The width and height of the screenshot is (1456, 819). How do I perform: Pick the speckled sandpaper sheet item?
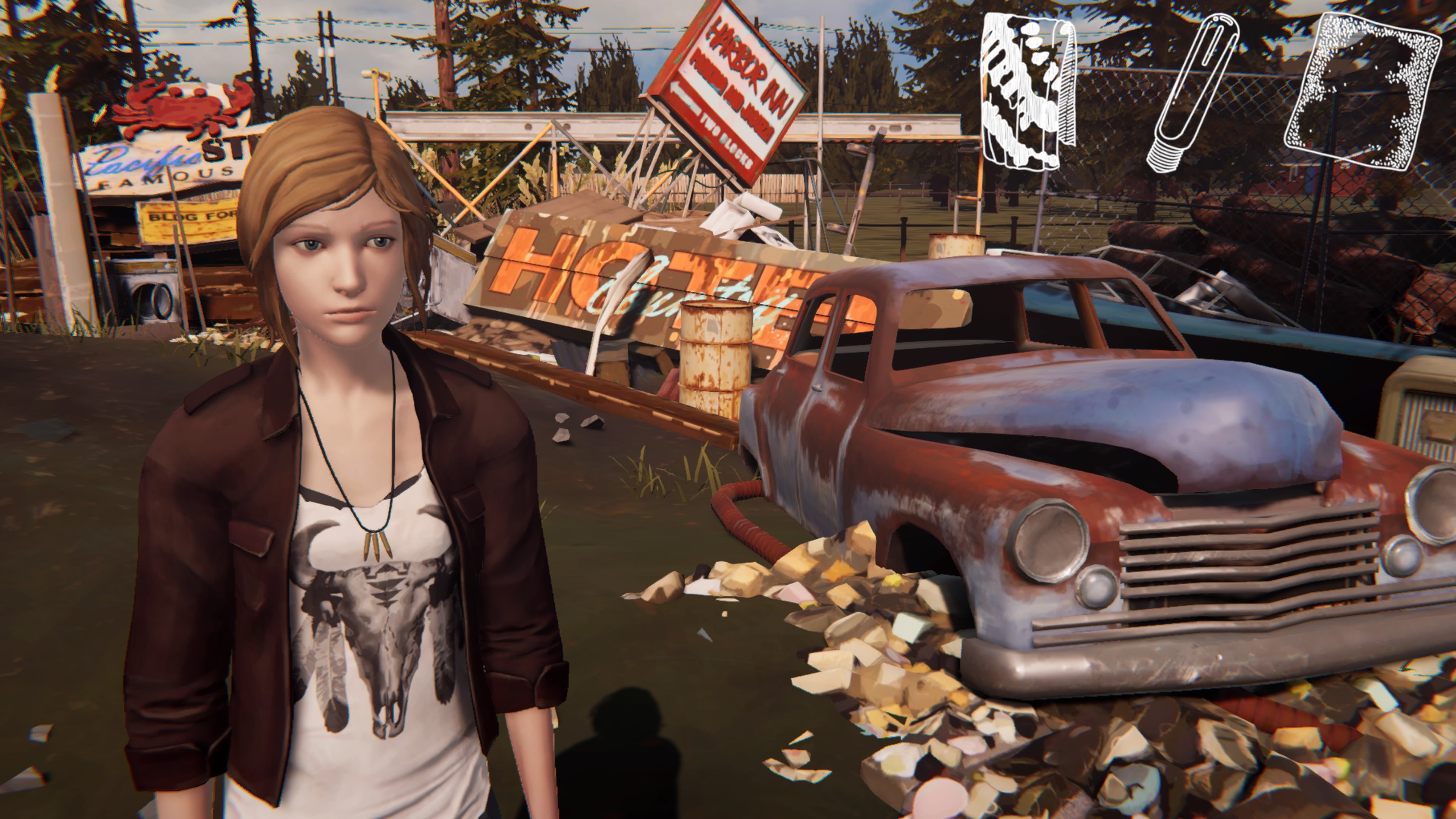1362,91
